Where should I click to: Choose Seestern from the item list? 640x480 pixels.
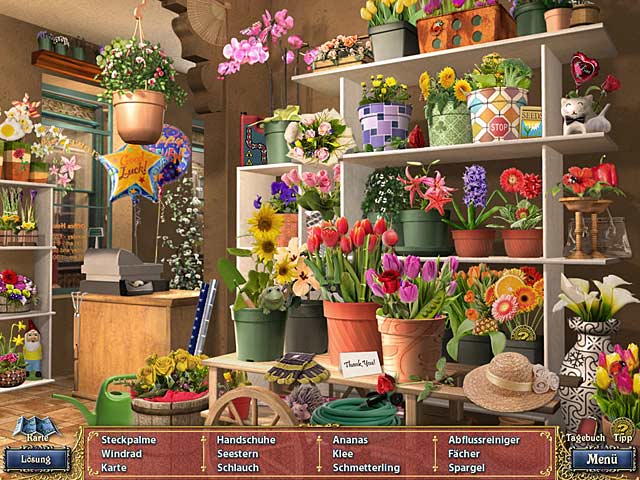tap(238, 453)
